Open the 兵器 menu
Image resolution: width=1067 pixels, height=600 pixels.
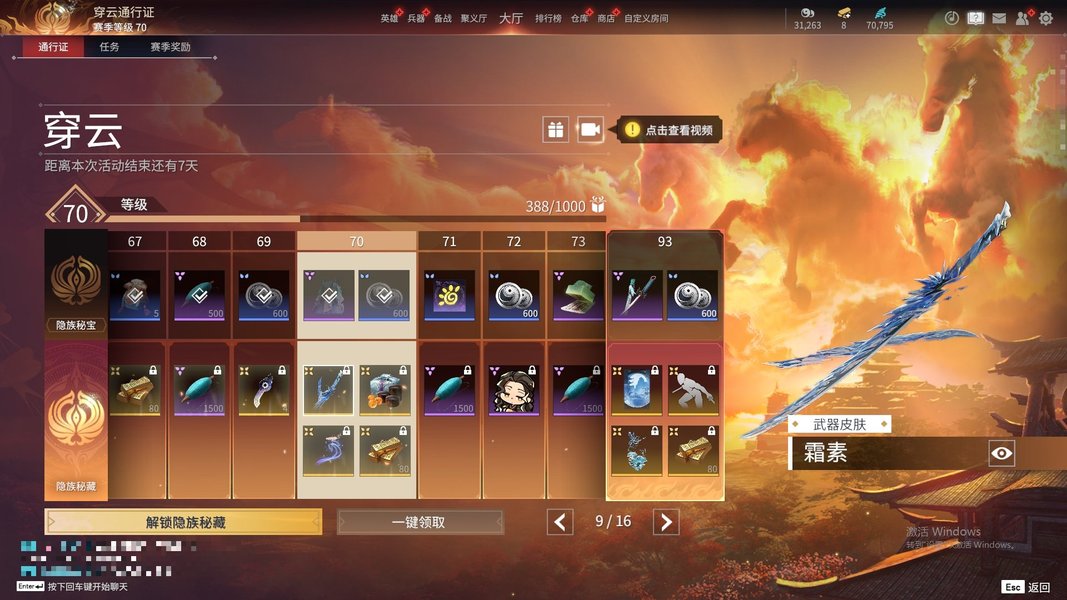pos(416,18)
